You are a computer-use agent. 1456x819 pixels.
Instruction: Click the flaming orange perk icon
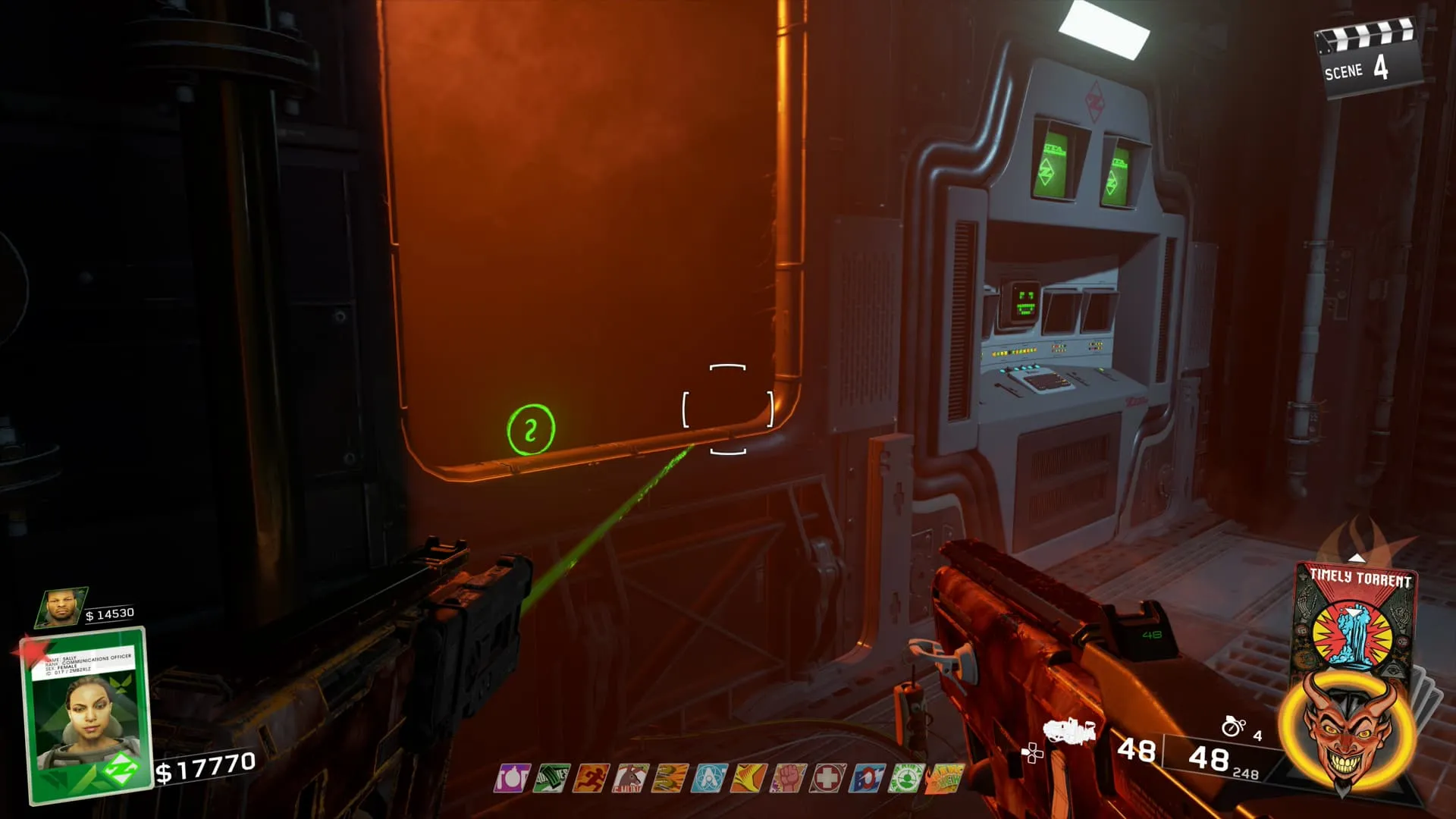coord(944,778)
